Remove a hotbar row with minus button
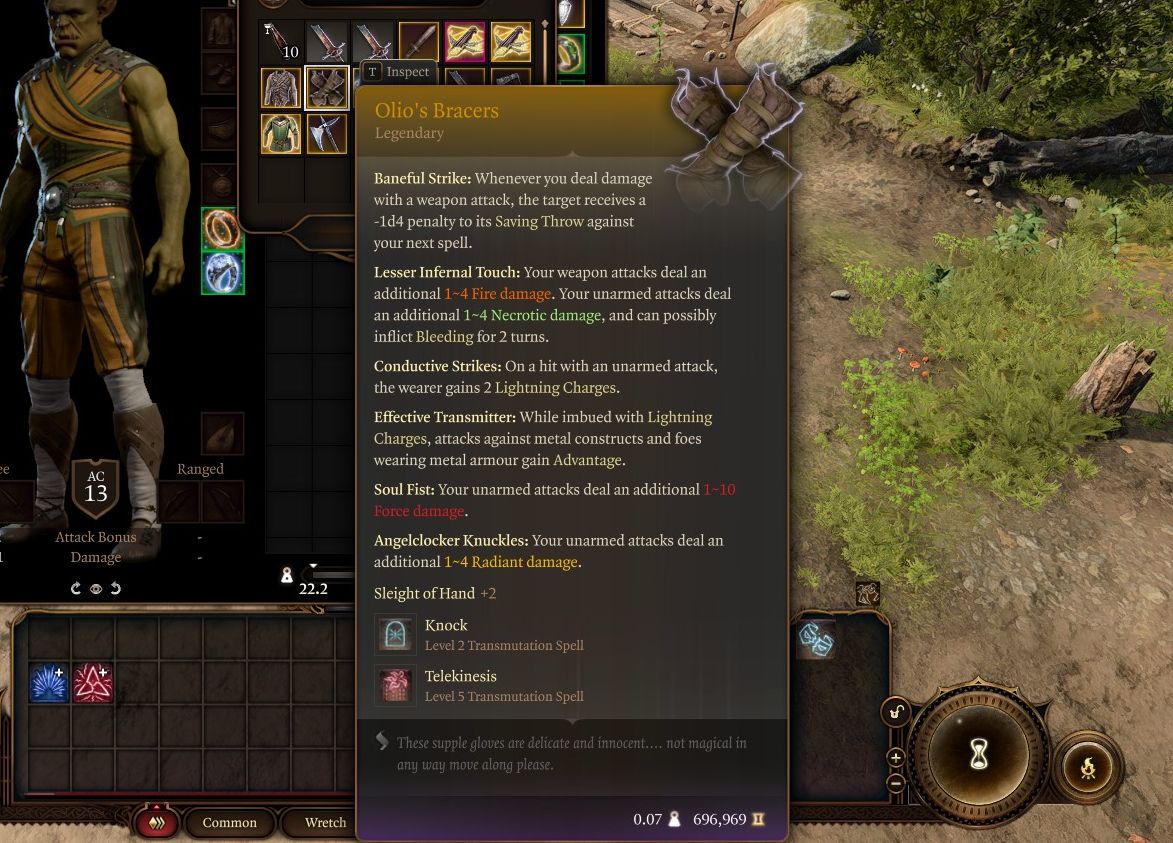The width and height of the screenshot is (1173, 843). (x=896, y=782)
